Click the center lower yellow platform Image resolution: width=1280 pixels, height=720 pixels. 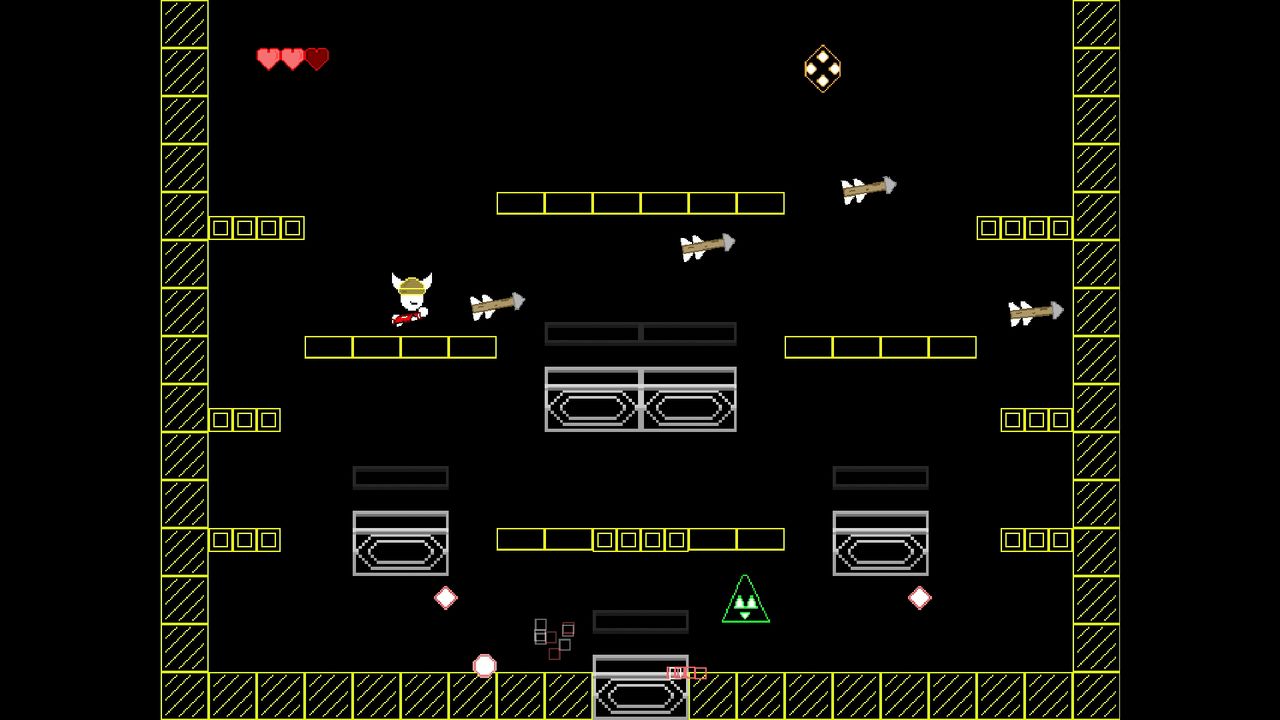coord(640,539)
